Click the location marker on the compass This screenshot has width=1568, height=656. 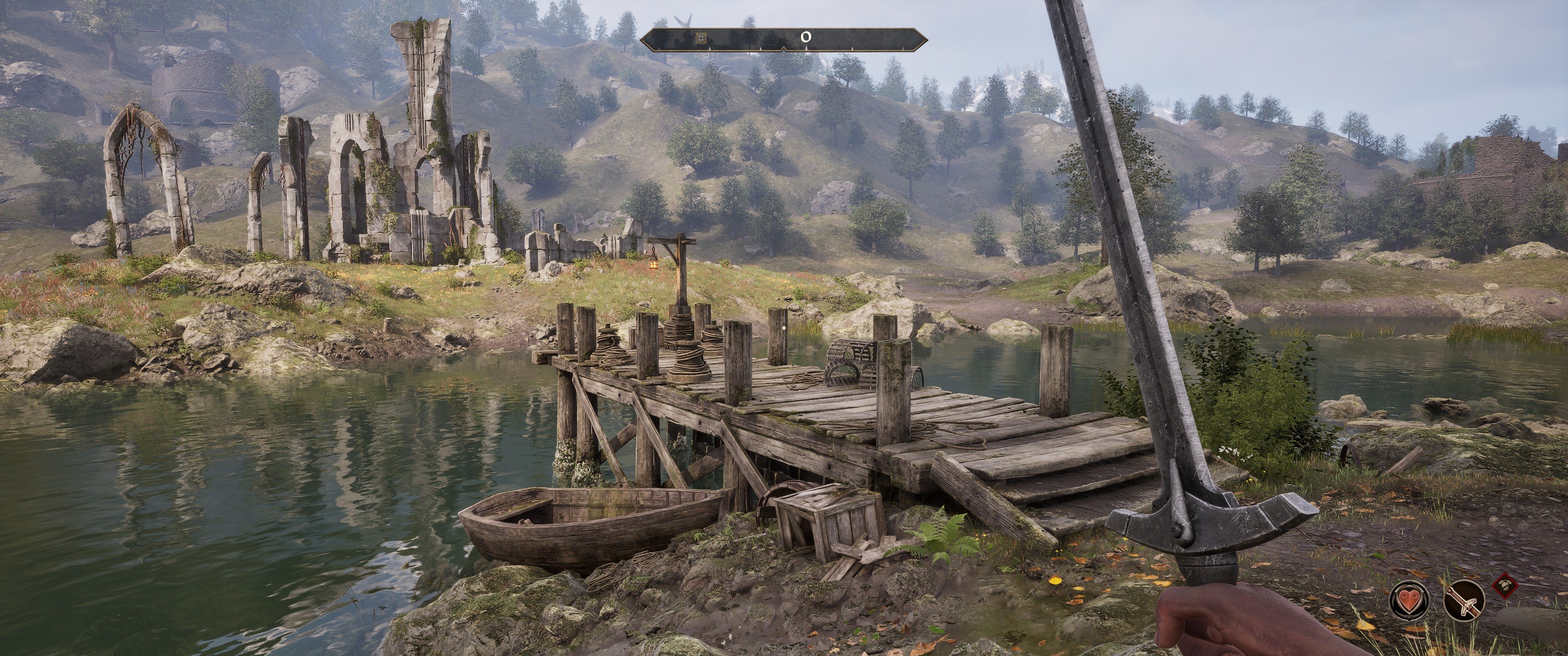[x=701, y=38]
